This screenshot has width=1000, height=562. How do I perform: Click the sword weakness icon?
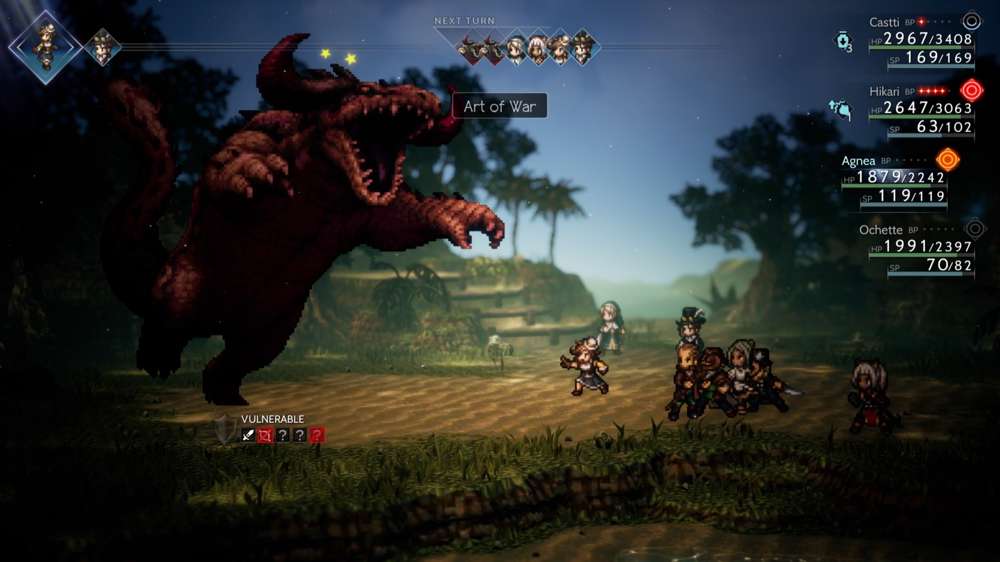click(x=249, y=435)
